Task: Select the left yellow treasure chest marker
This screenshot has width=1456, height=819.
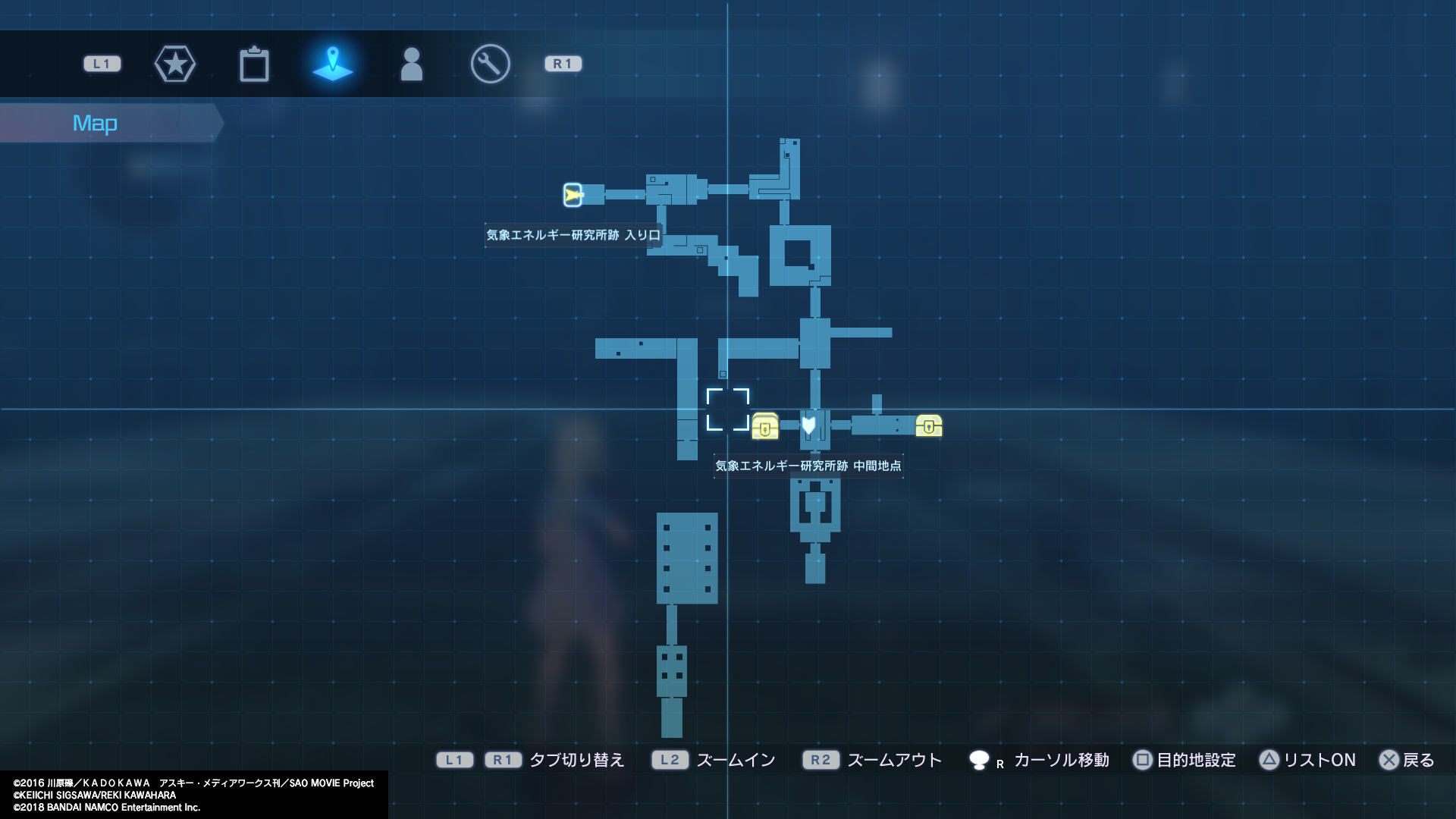Action: coord(766,427)
